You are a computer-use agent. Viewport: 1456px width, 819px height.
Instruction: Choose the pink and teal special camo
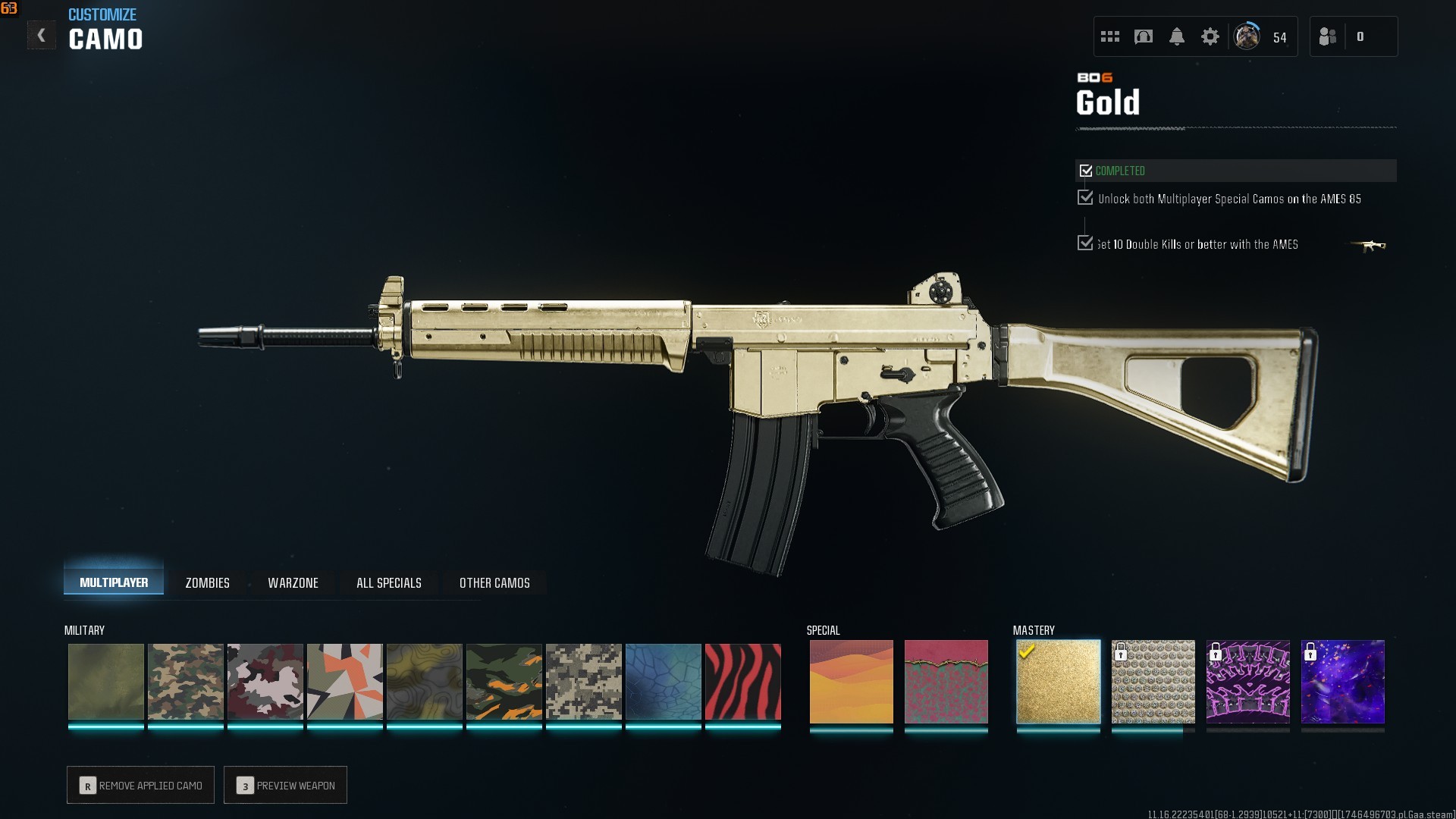click(x=946, y=682)
